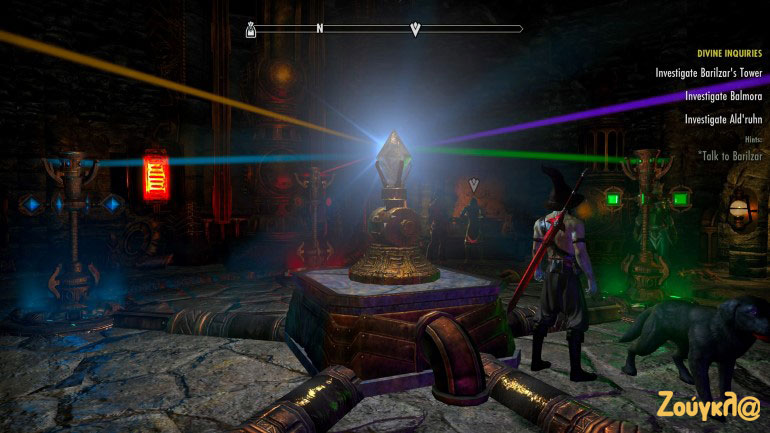770x433 pixels.
Task: Select the Investigate Balmora objective
Action: [x=723, y=96]
